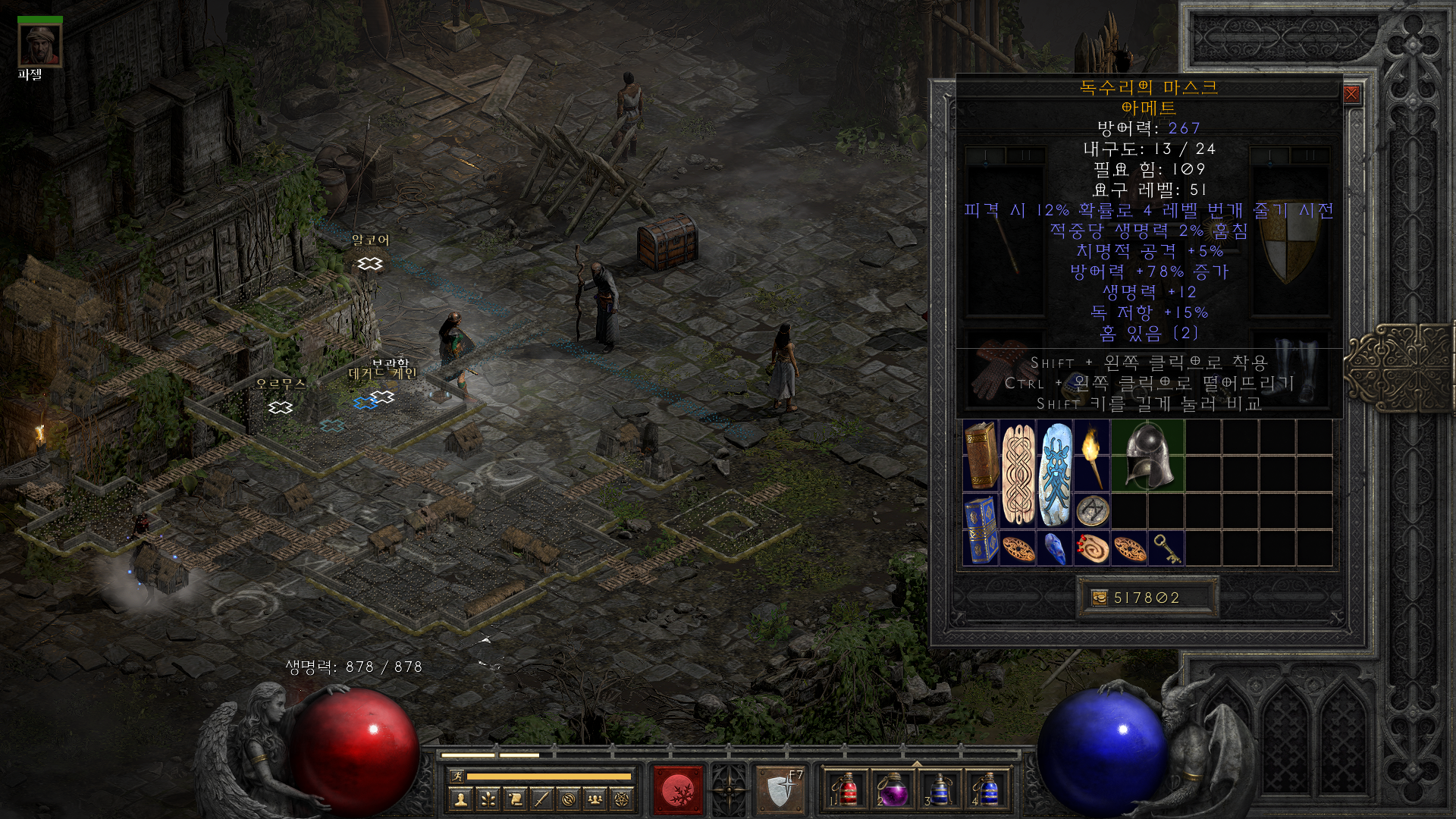Open the quest log scroll icon
This screenshot has height=819, width=1456.
[515, 799]
